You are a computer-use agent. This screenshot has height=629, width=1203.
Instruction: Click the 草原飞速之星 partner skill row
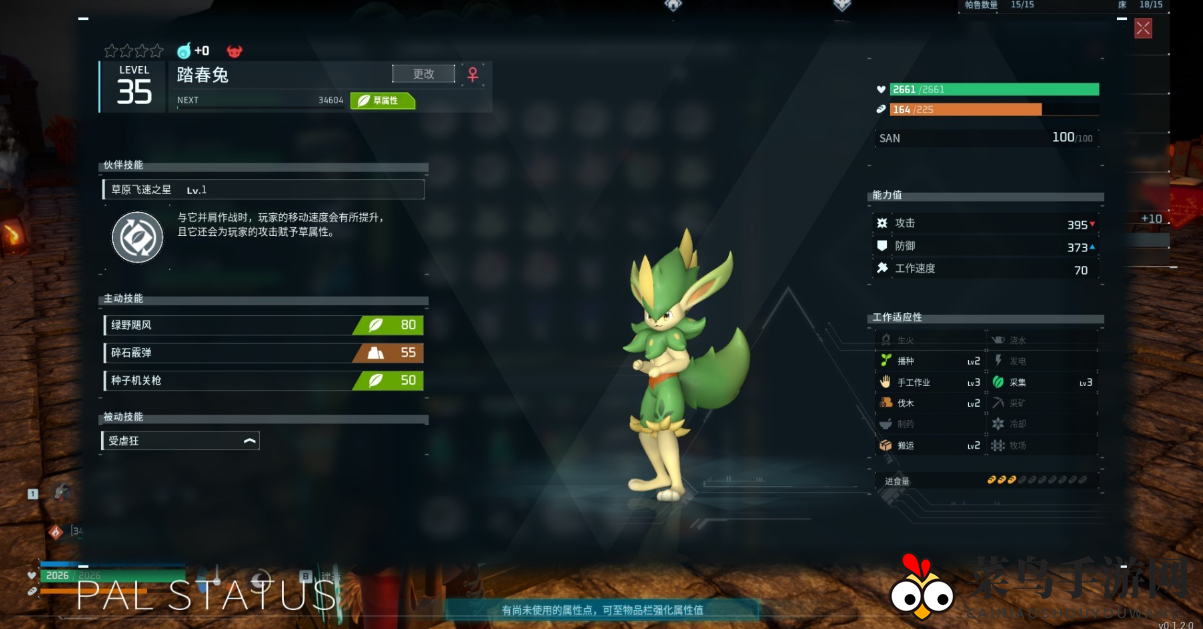[263, 189]
